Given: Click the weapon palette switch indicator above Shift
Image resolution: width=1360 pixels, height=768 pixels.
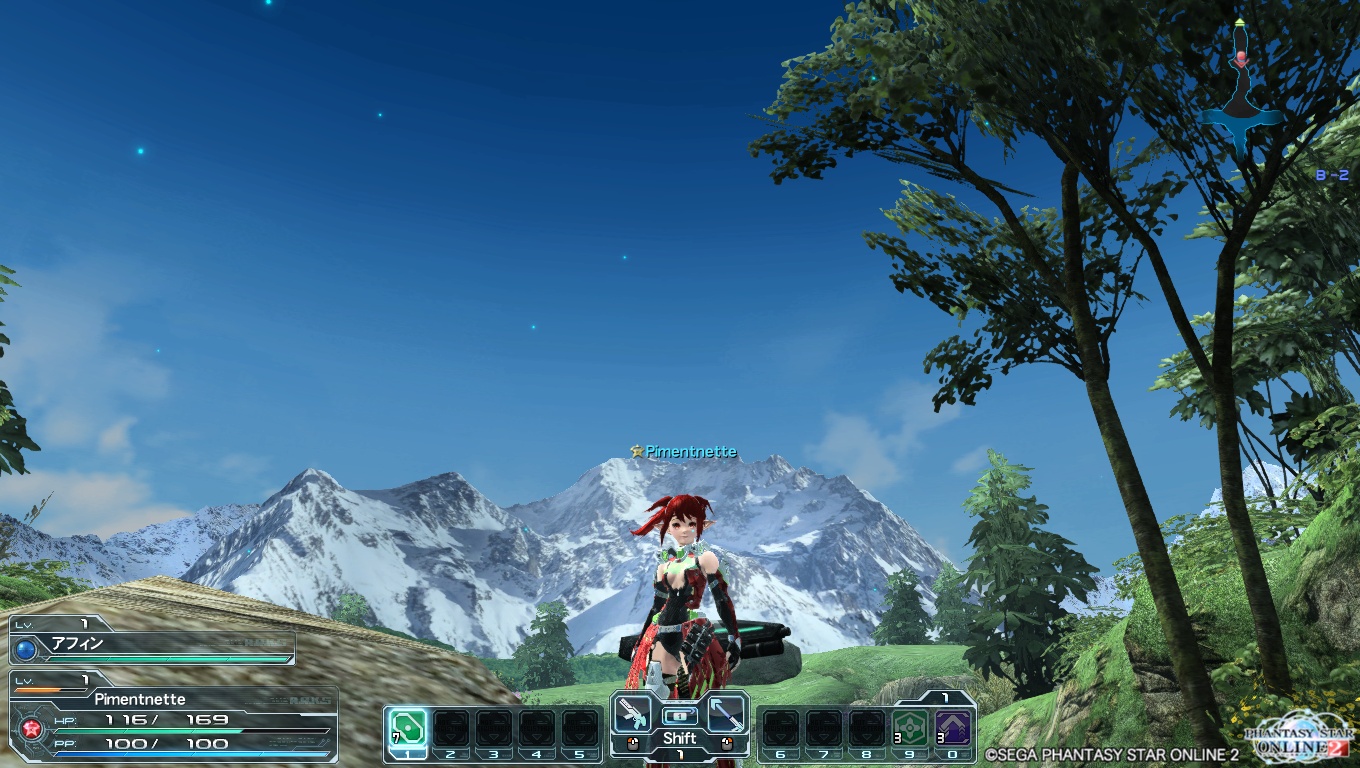Looking at the screenshot, I should [x=679, y=715].
